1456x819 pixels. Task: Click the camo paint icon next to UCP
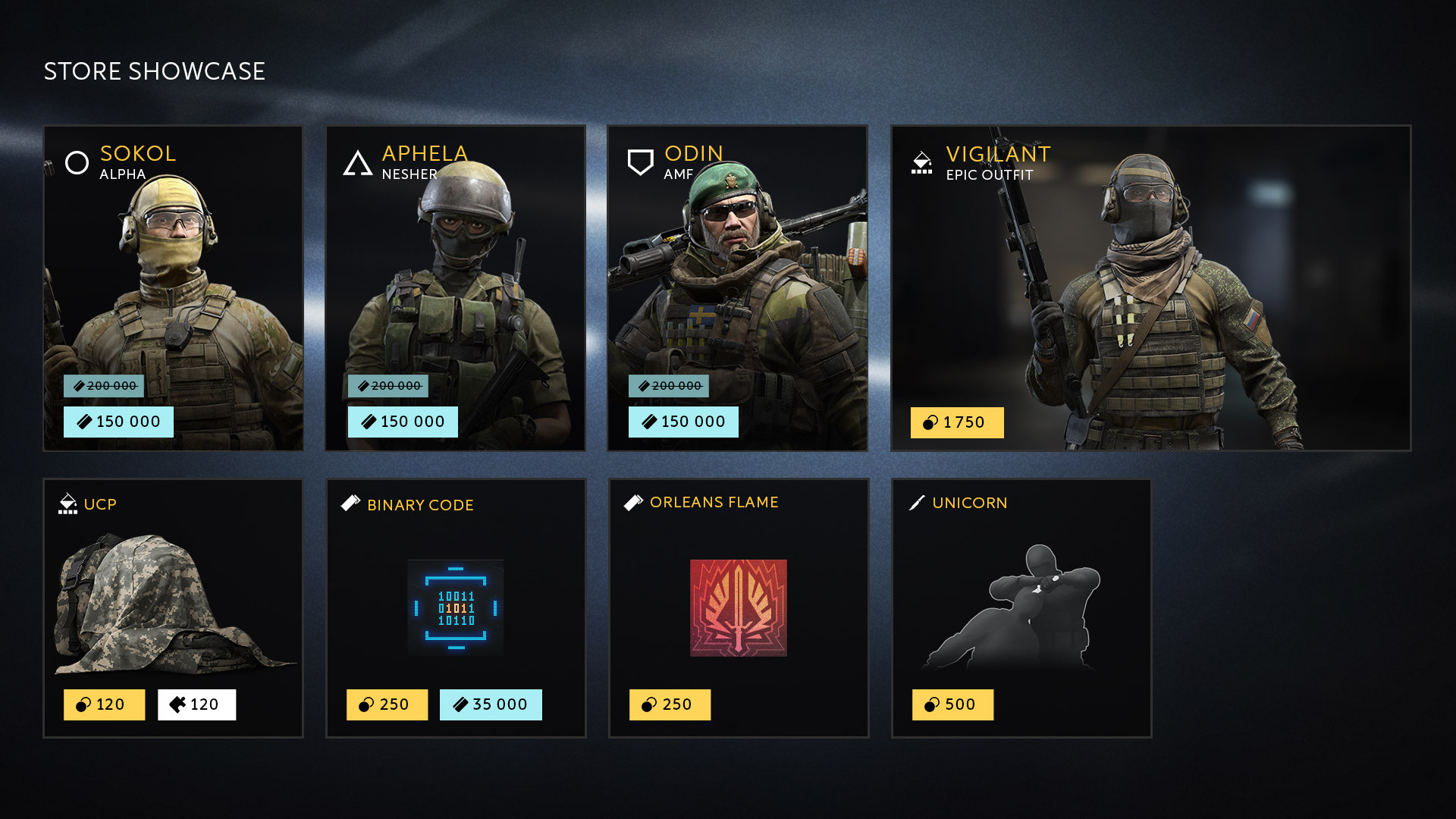coord(68,503)
